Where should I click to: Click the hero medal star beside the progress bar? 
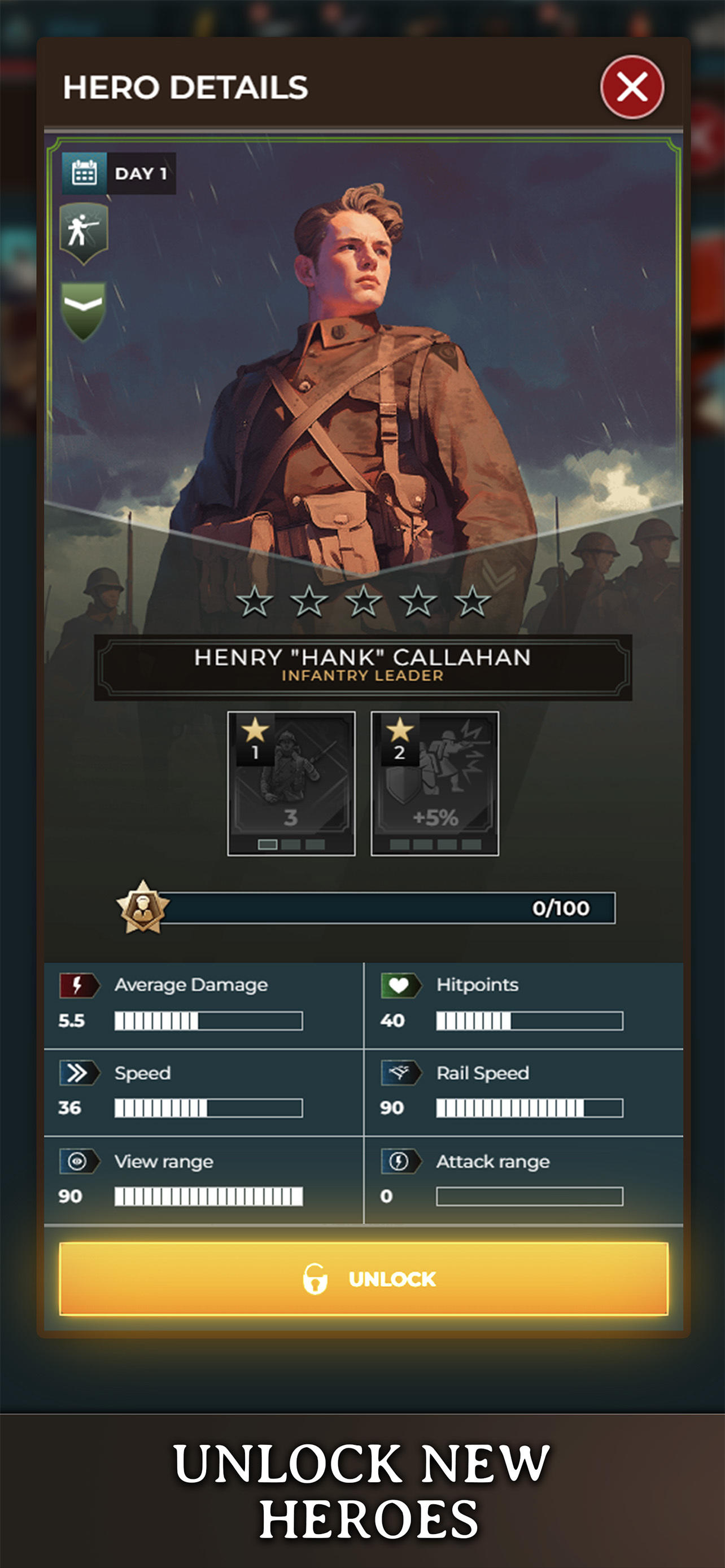(x=143, y=908)
